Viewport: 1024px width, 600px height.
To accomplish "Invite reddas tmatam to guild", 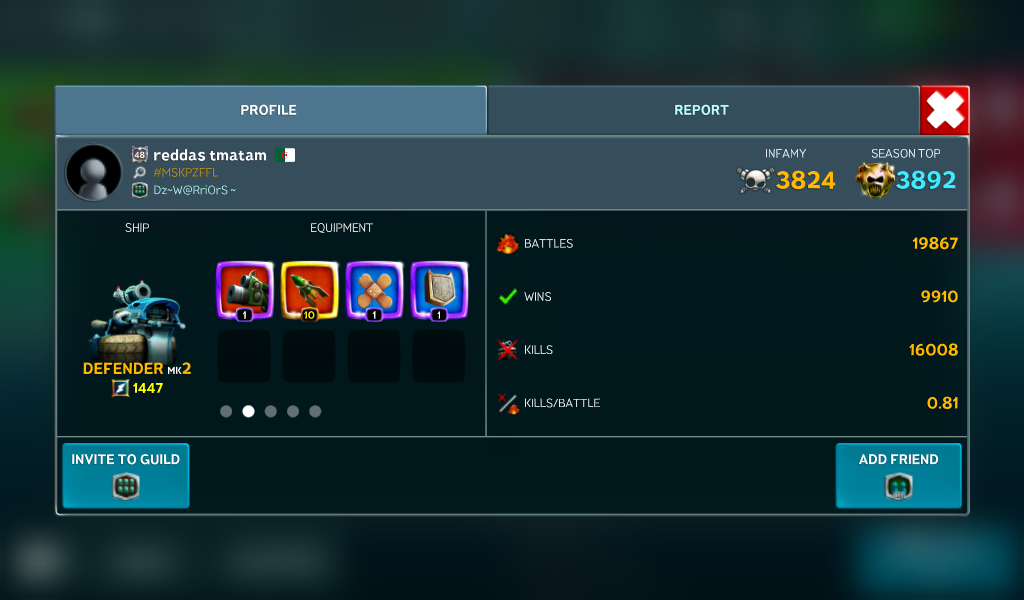I will tap(126, 475).
